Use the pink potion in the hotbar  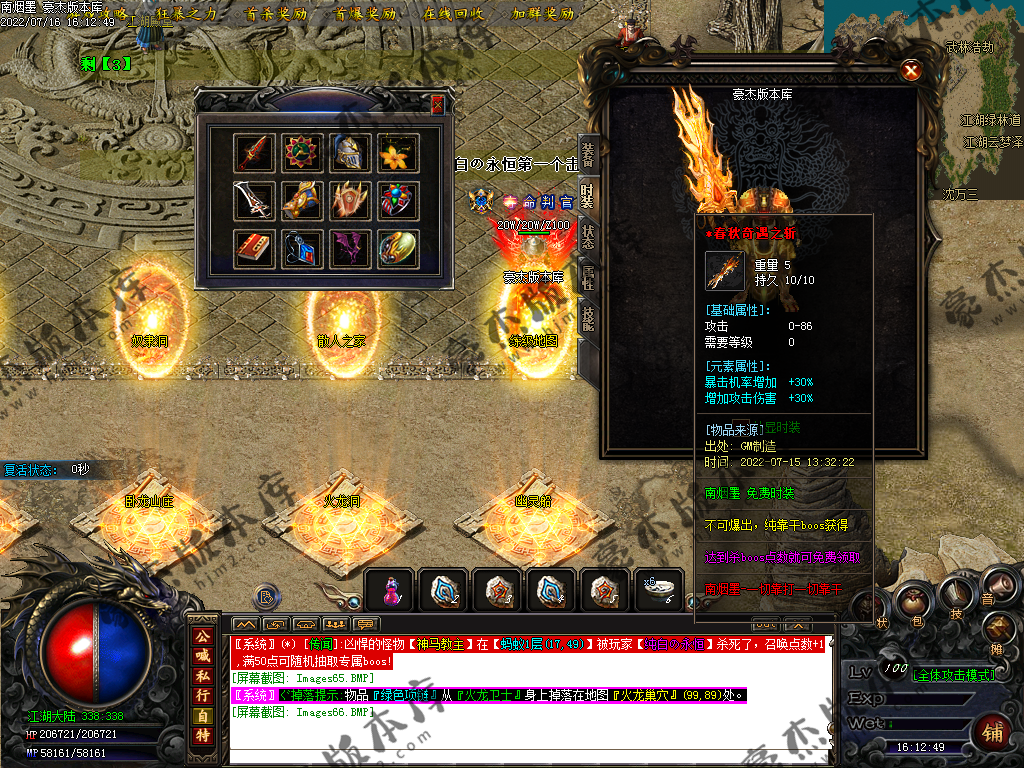click(391, 591)
